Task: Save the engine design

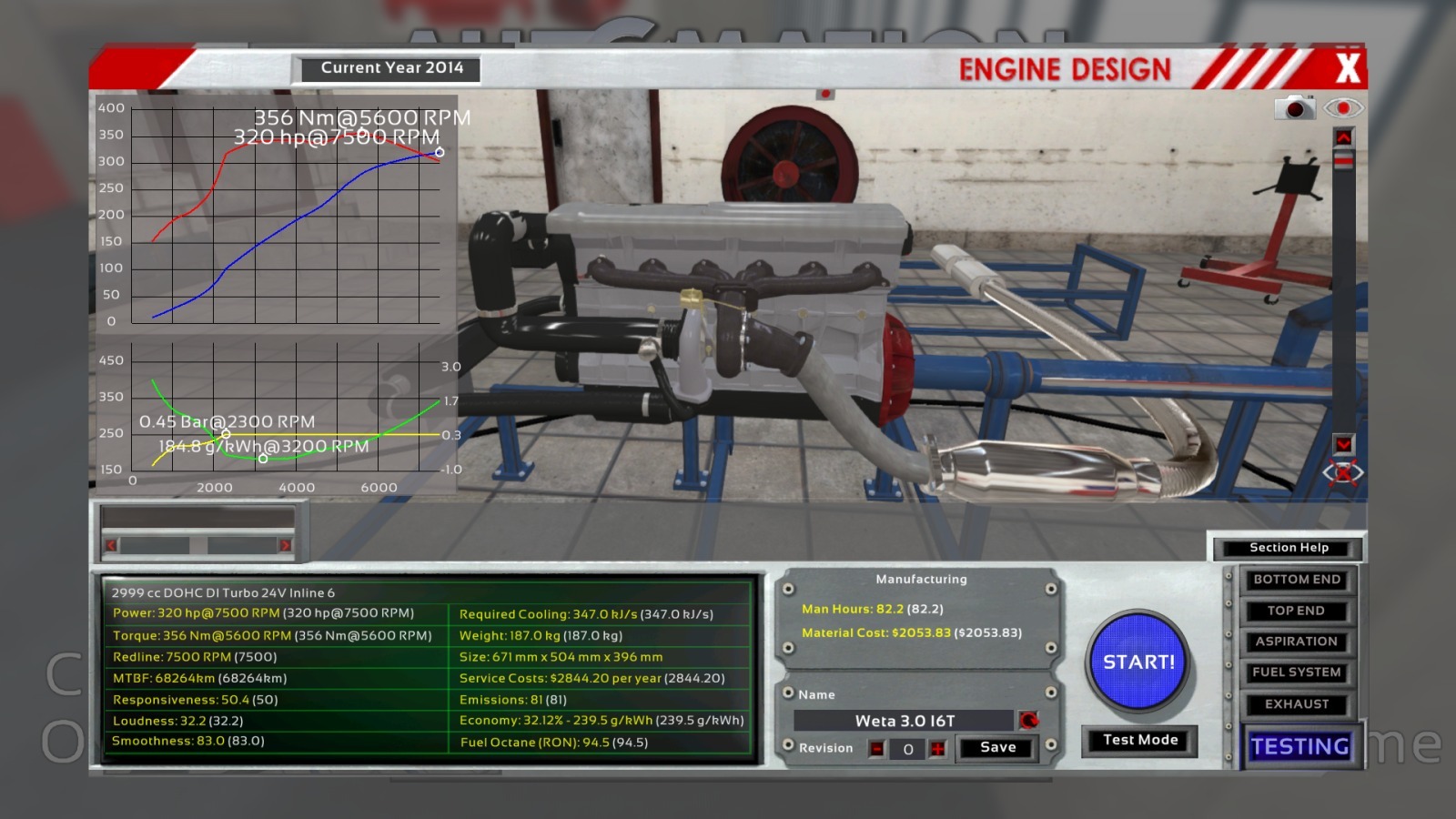Action: (997, 747)
